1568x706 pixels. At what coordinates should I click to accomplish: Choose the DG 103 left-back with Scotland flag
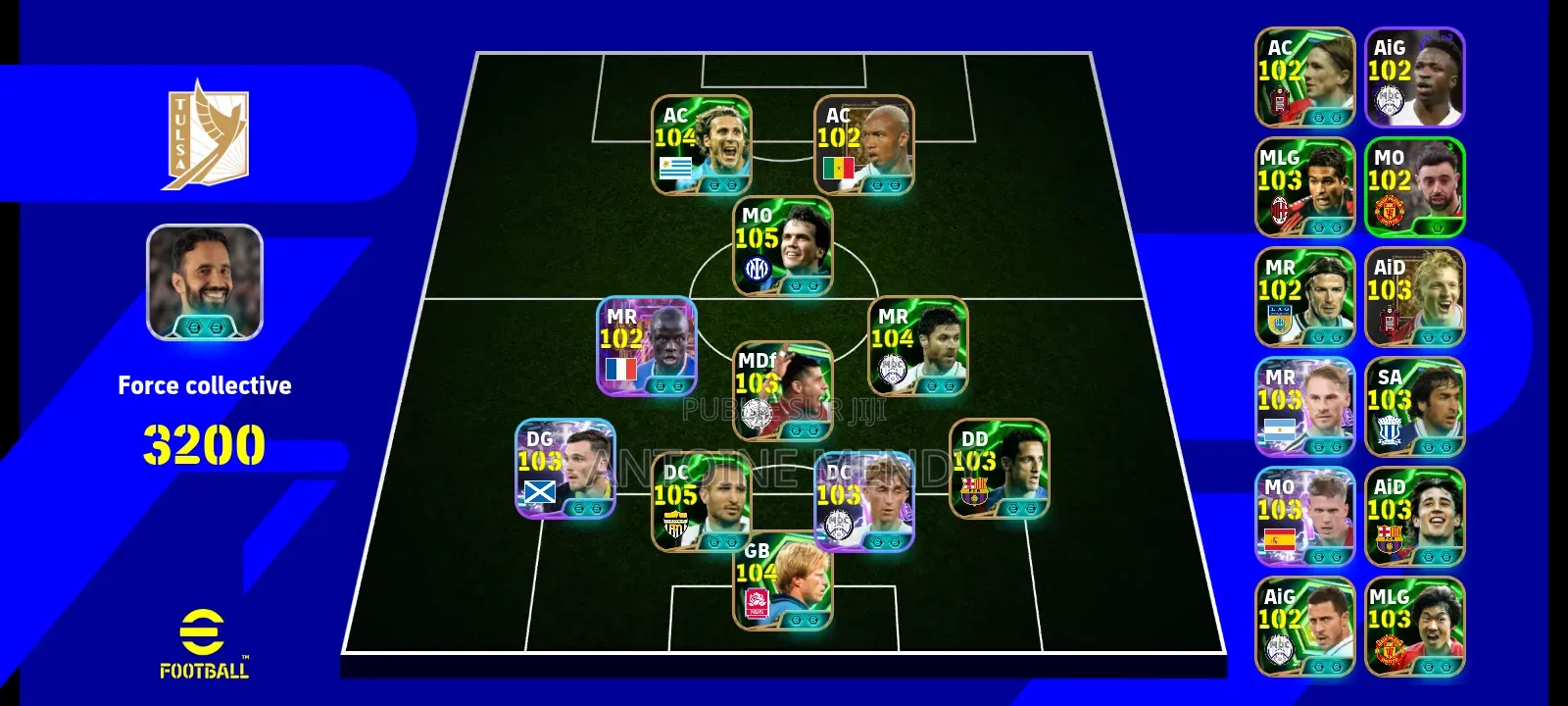point(565,469)
